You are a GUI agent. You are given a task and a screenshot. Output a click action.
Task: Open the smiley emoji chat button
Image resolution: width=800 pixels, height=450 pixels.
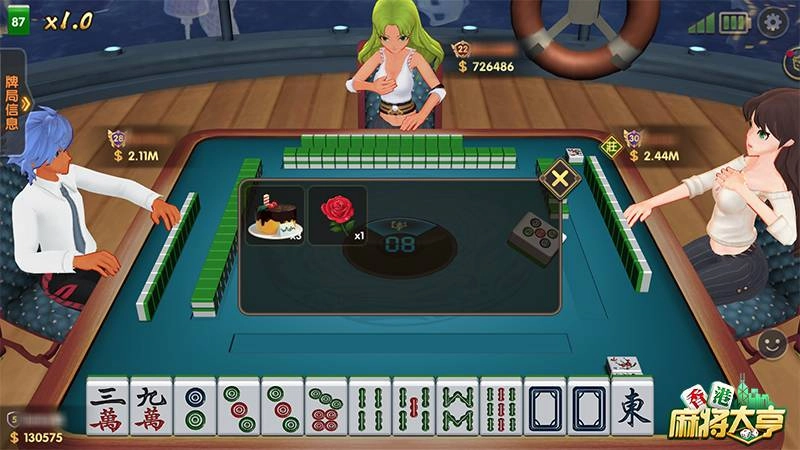click(772, 345)
